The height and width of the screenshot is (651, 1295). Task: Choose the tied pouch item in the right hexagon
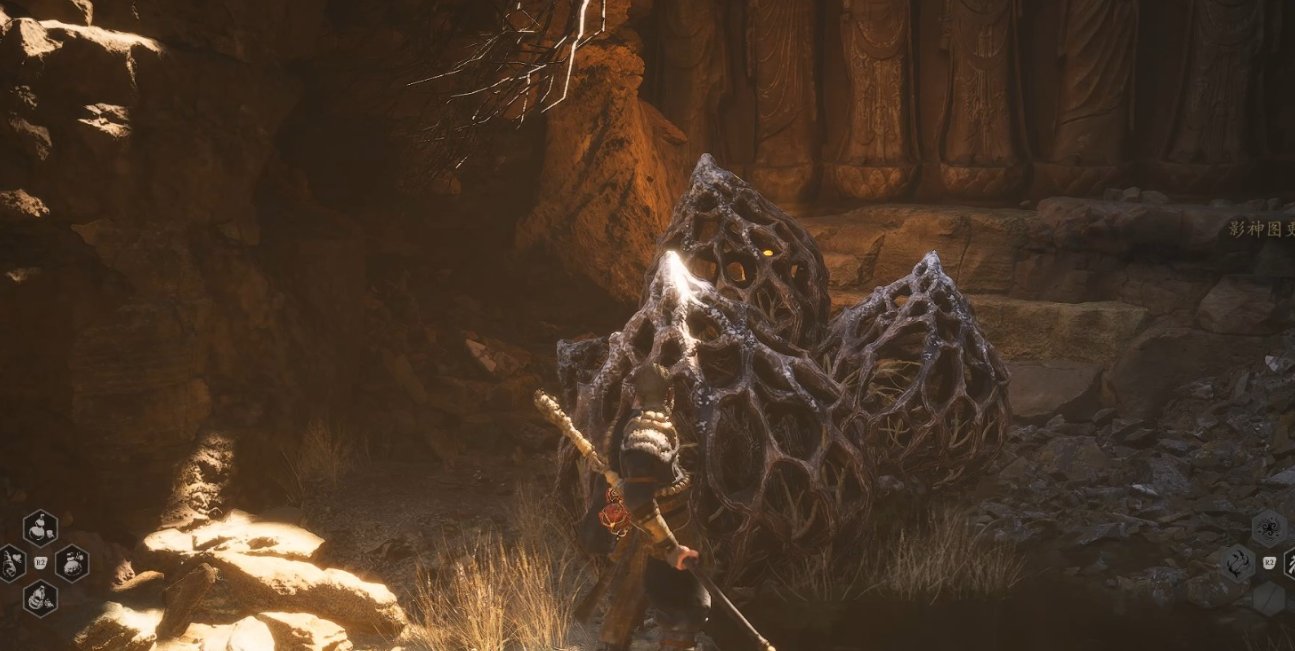(71, 563)
